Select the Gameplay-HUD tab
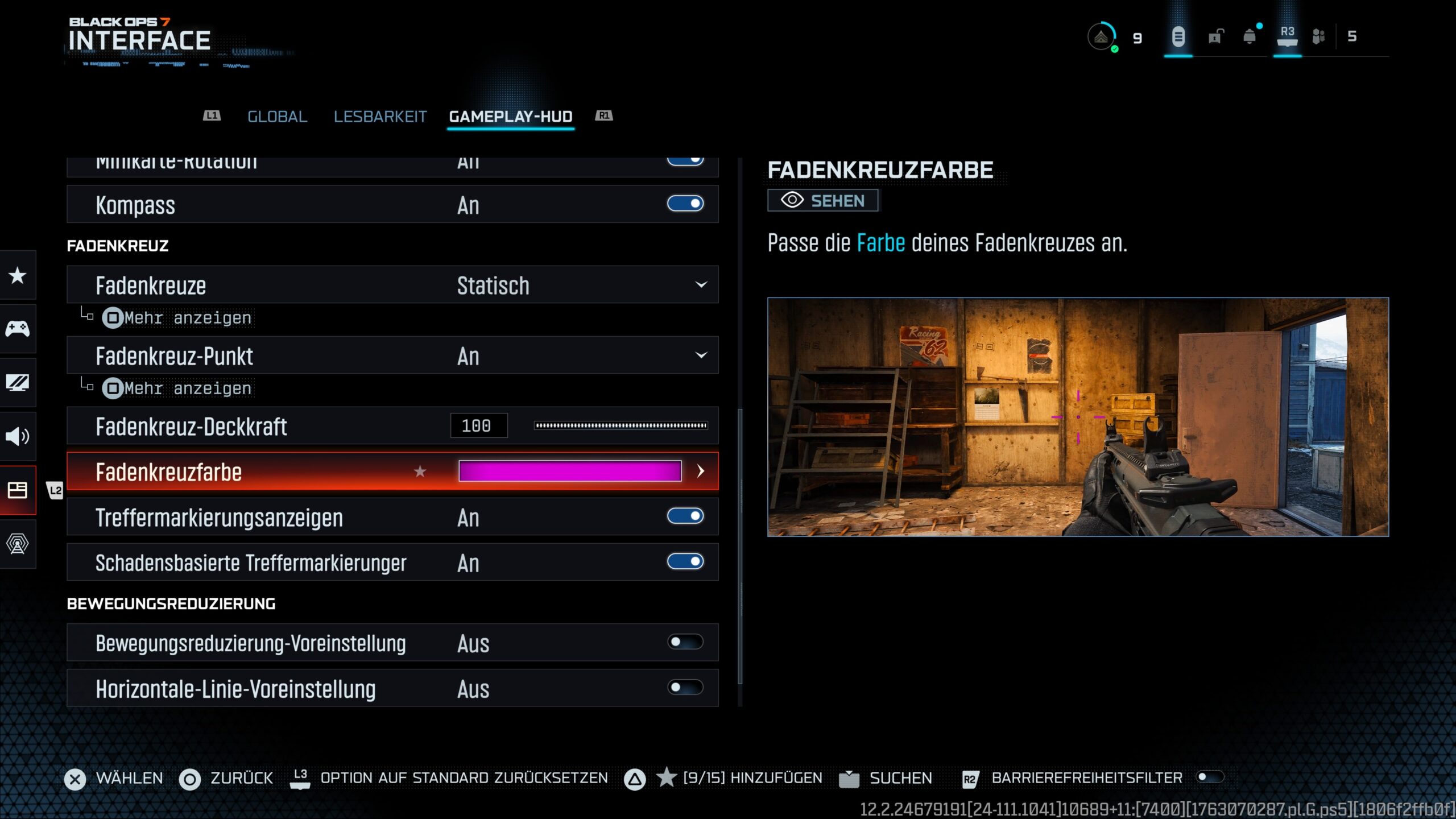 tap(510, 117)
